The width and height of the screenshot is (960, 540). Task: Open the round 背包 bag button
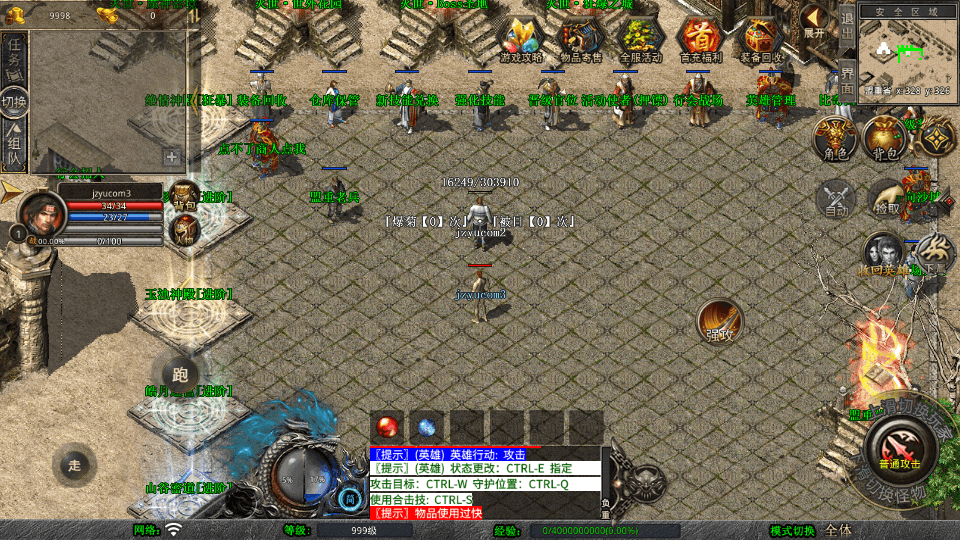tap(885, 138)
